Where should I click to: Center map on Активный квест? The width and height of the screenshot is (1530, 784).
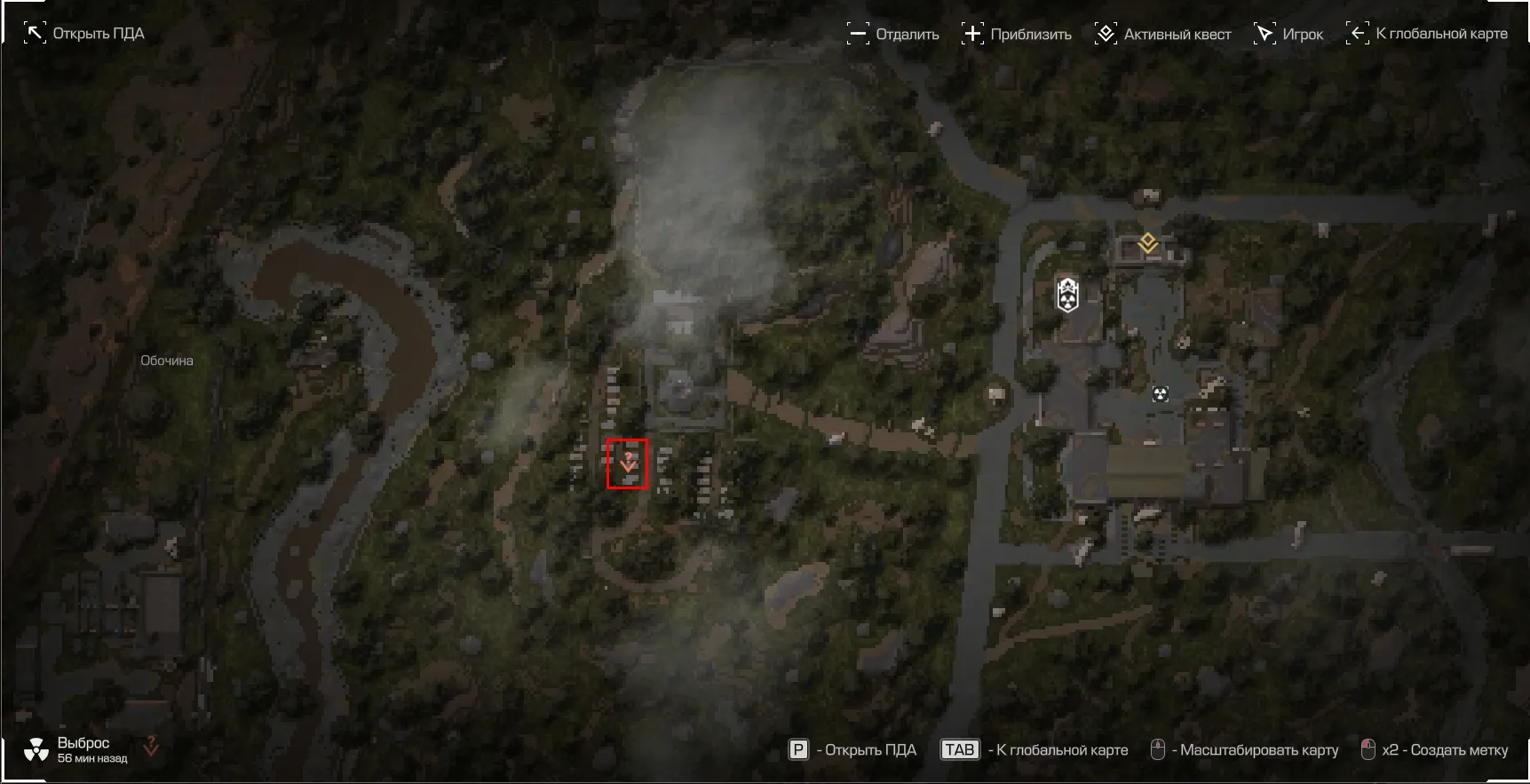coord(1163,35)
